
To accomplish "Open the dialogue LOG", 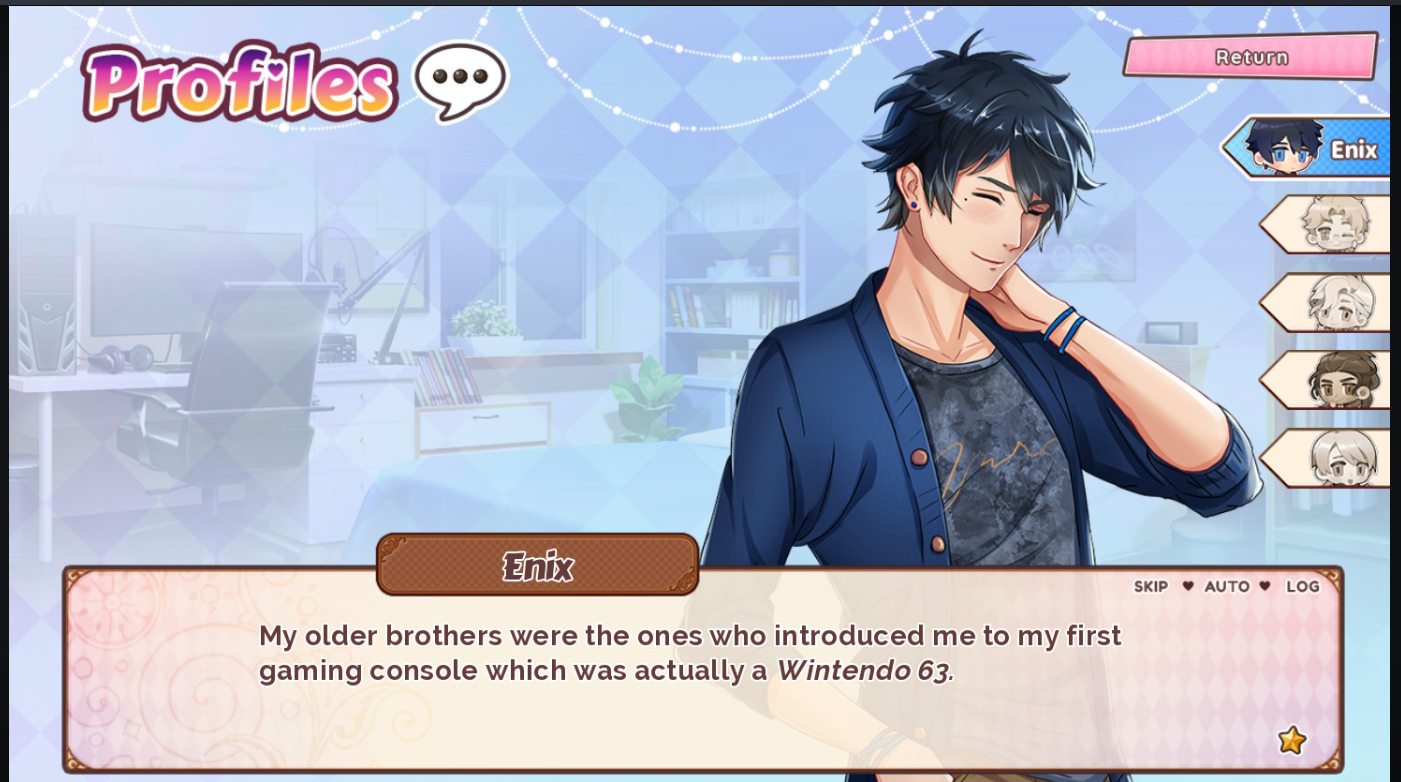I will tap(1302, 586).
